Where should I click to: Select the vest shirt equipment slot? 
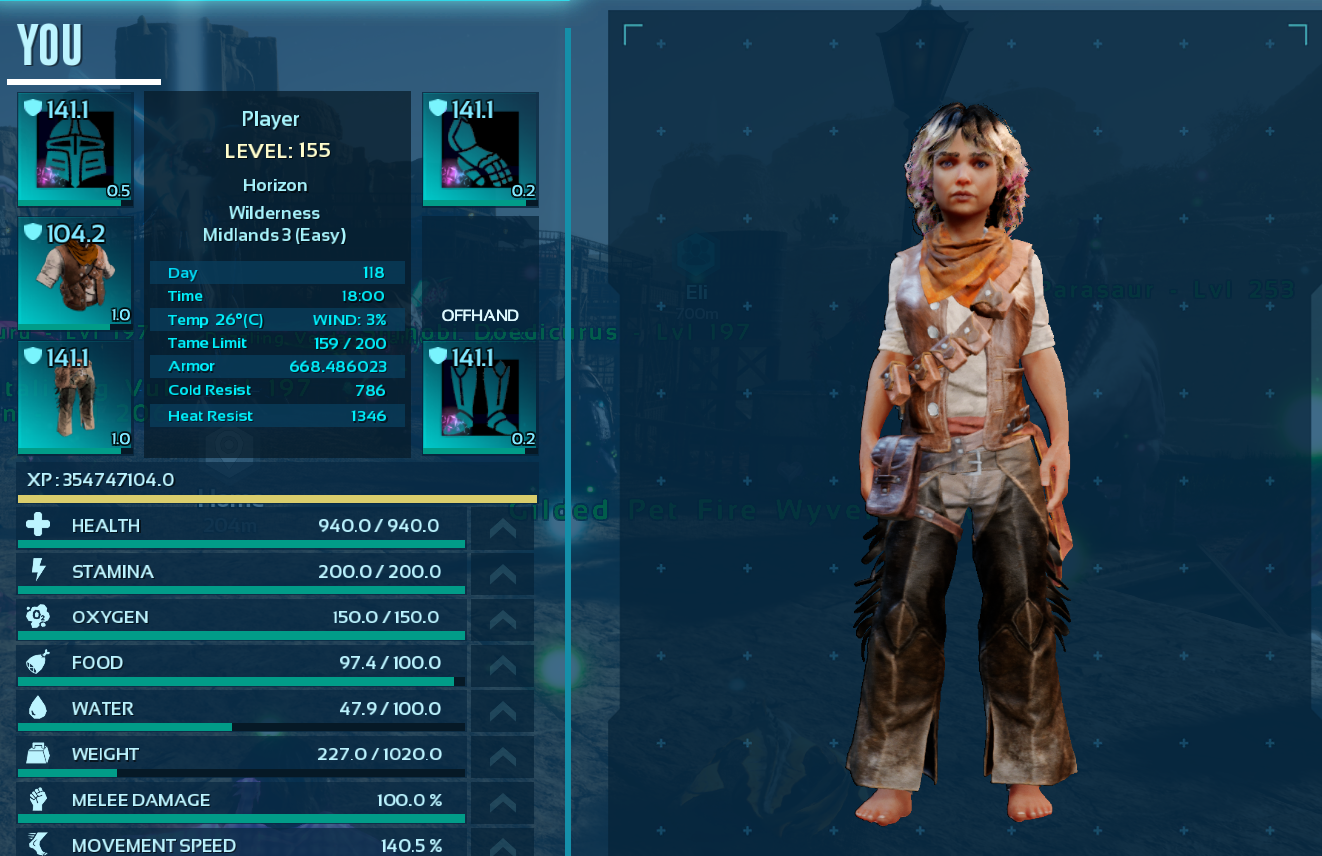coord(76,273)
